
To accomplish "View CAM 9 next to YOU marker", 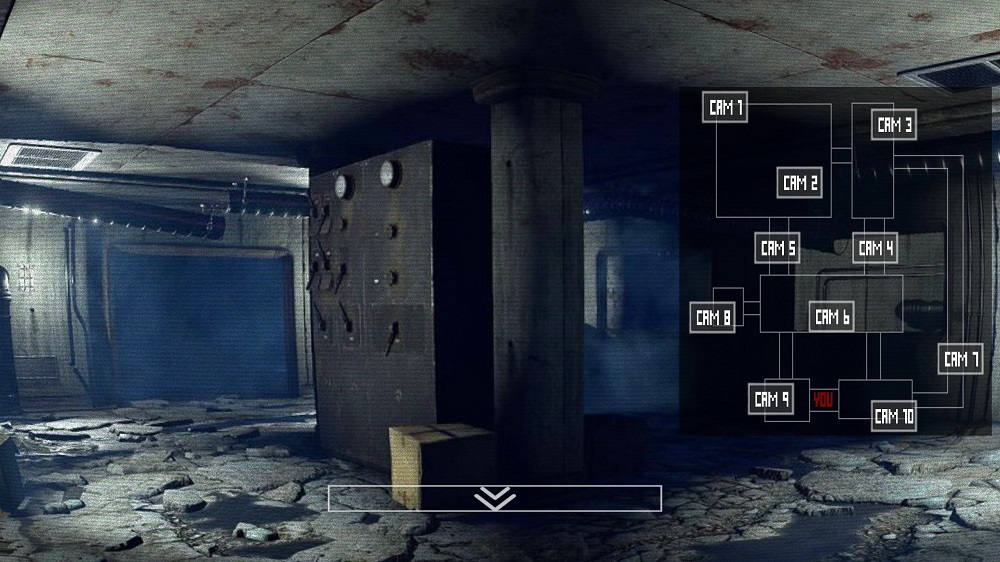I will click(771, 400).
